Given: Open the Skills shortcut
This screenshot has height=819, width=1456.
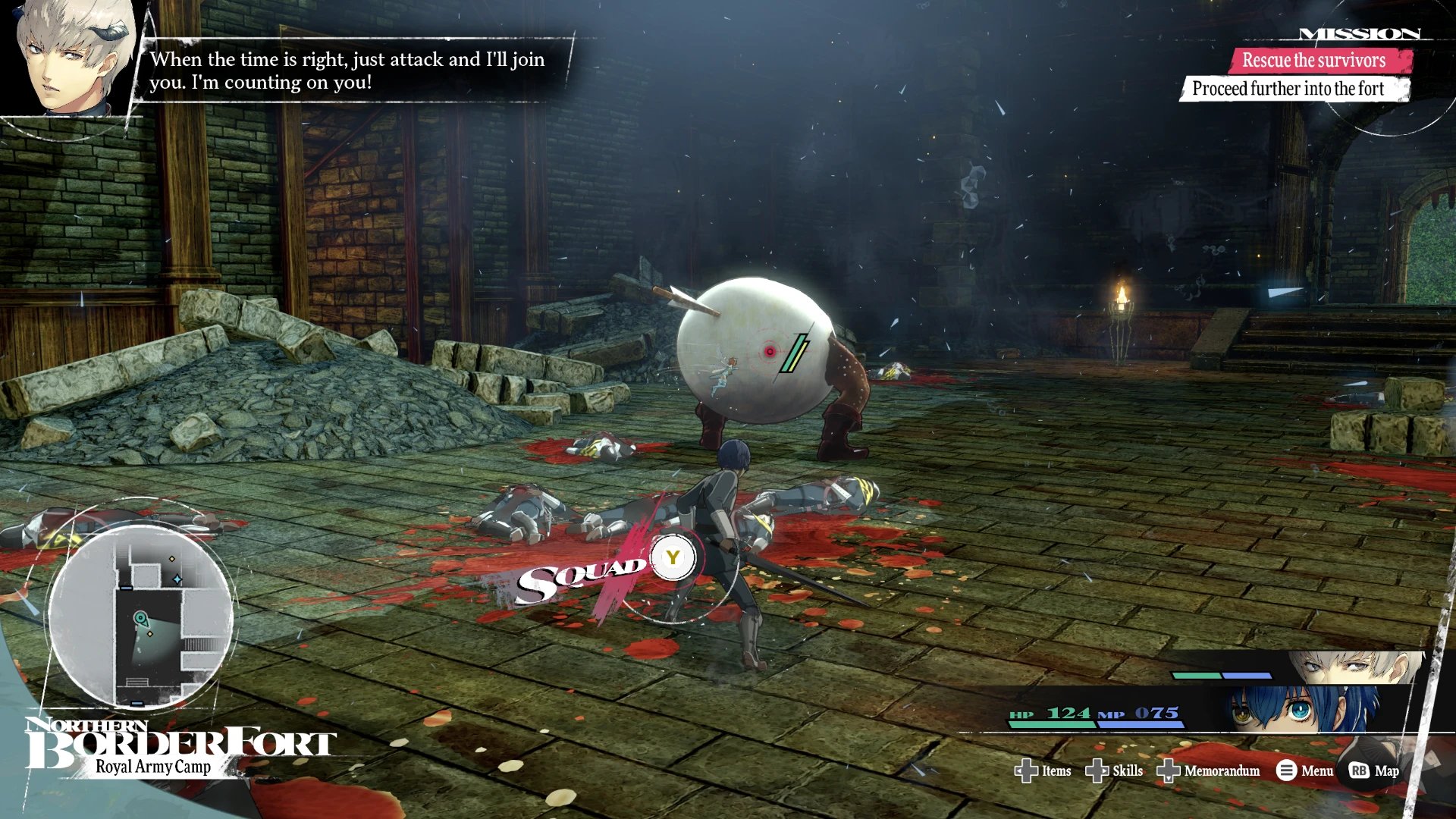Looking at the screenshot, I should pos(1115,770).
